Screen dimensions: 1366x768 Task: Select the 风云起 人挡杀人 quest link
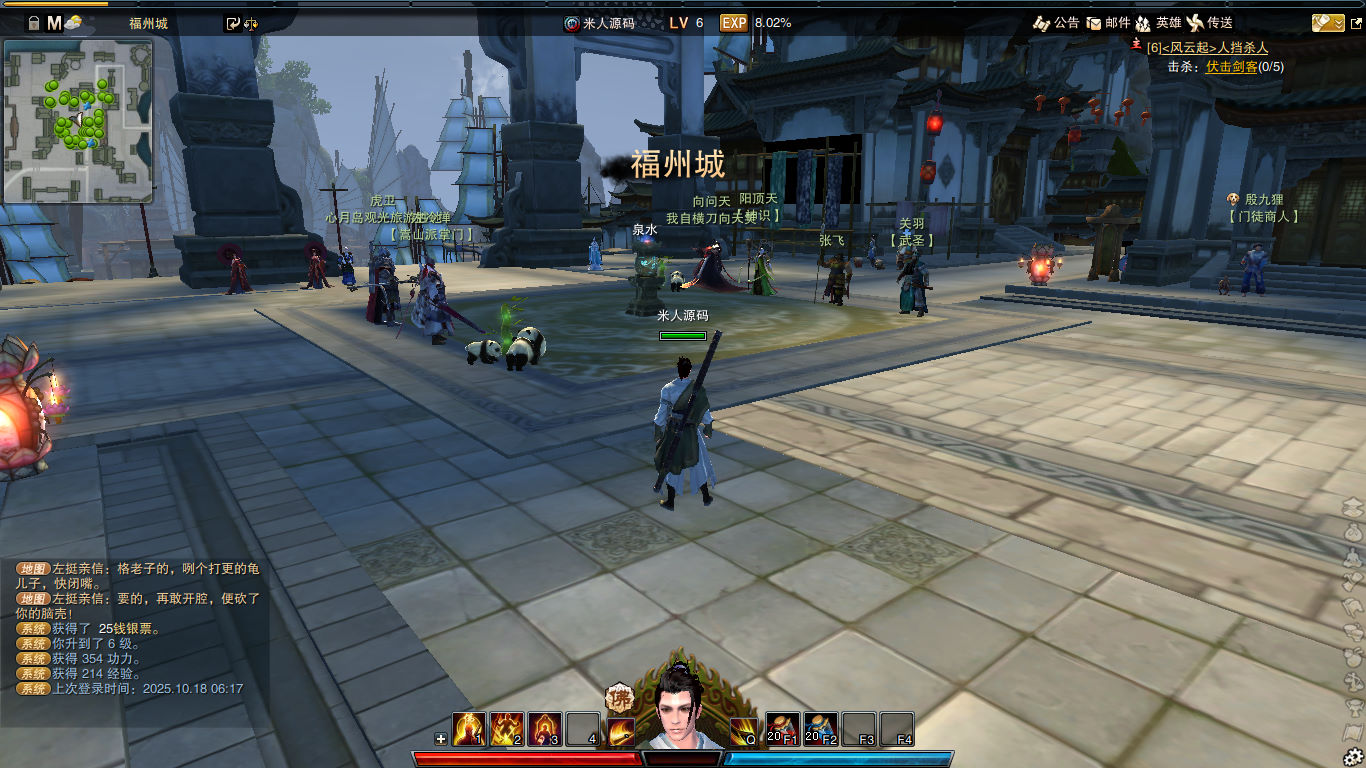(x=1207, y=47)
